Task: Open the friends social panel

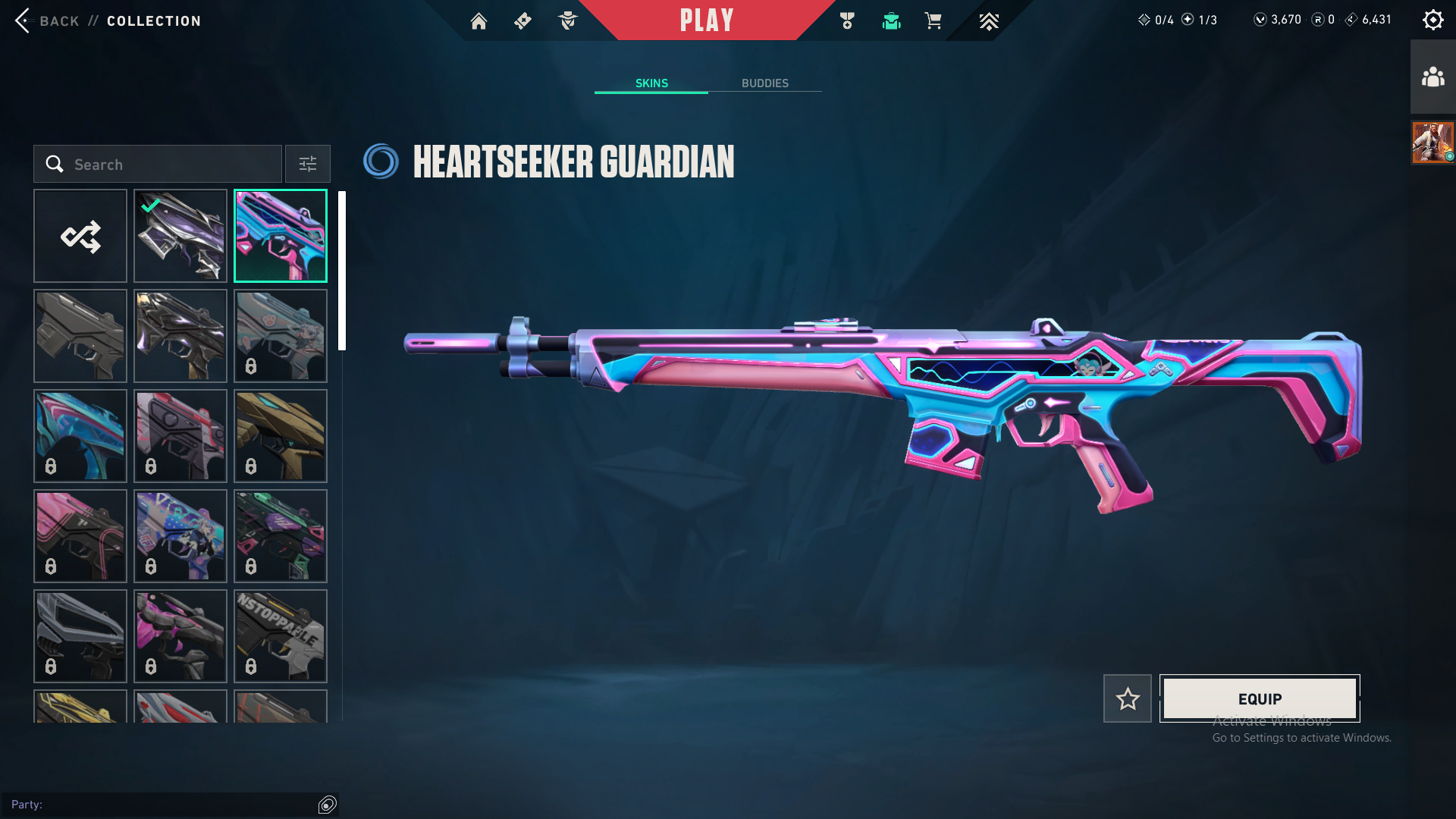Action: click(1432, 77)
